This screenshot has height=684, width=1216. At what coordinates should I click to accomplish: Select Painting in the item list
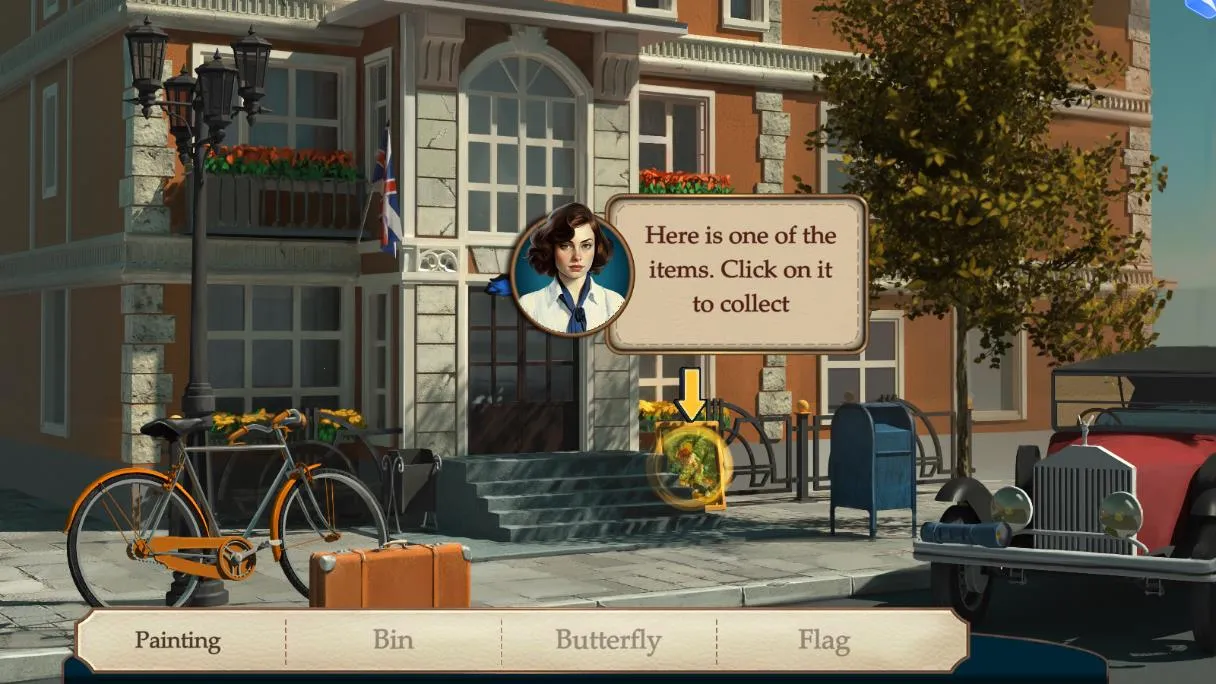(x=178, y=640)
